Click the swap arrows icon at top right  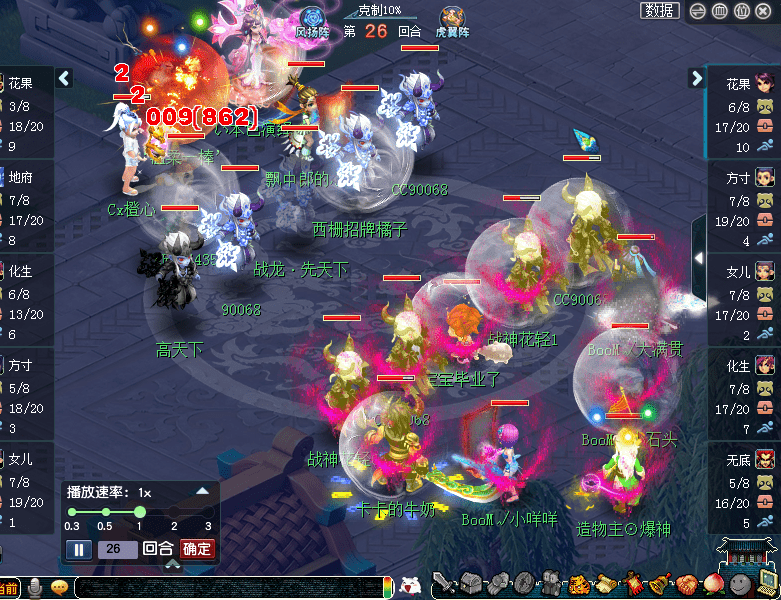pos(698,11)
